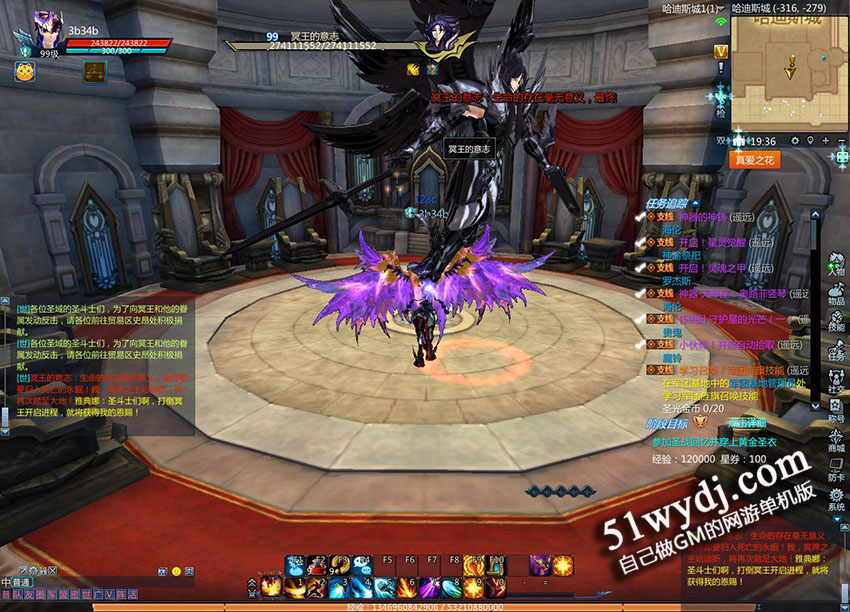Image resolution: width=850 pixels, height=612 pixels.
Task: Open the 社交 social menu
Action: 835,382
